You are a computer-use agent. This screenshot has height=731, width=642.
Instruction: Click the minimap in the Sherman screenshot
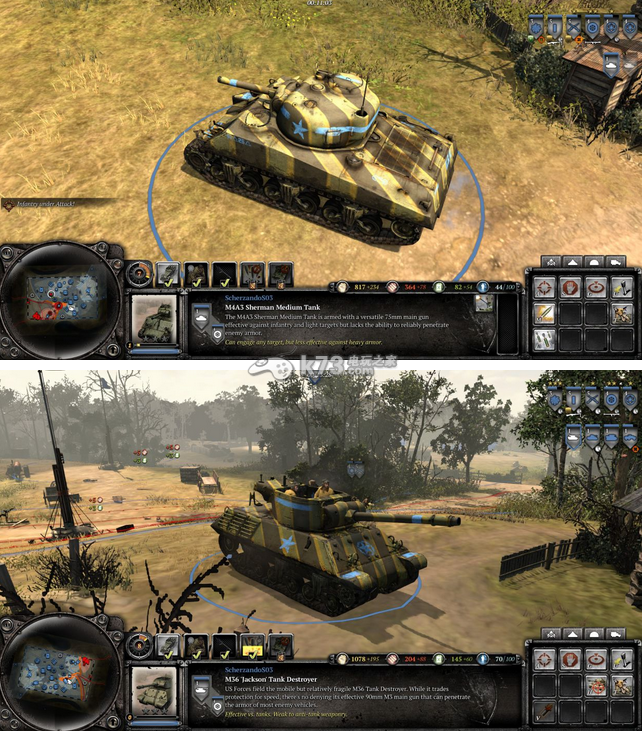[62, 297]
